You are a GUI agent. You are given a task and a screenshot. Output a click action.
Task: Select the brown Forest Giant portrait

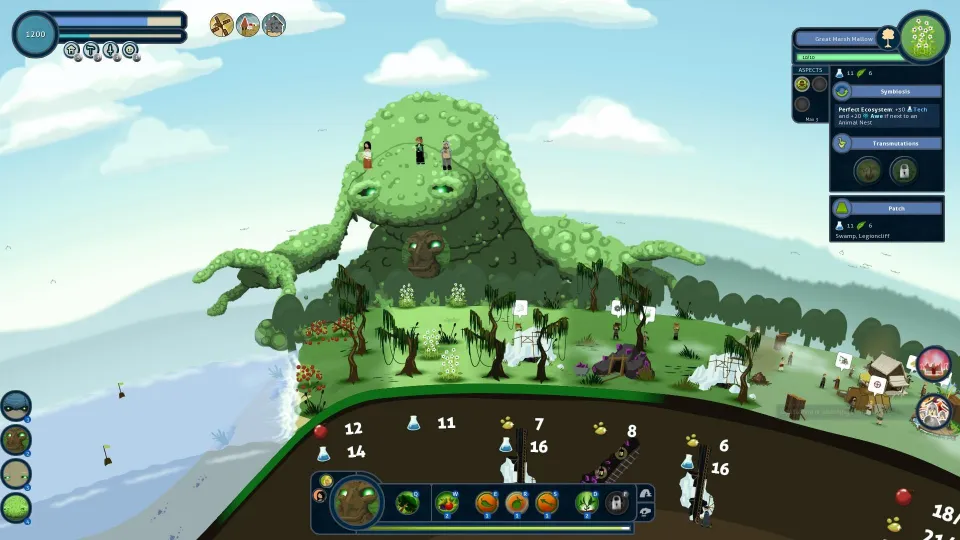coord(15,439)
